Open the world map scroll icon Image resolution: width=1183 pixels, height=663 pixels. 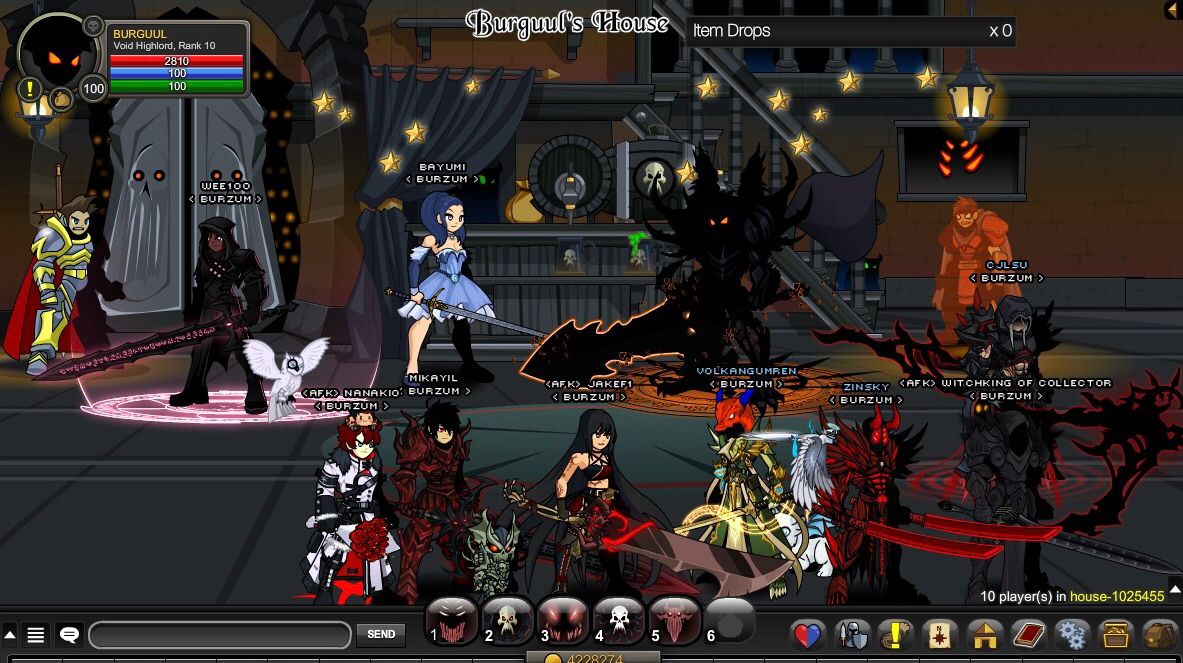coord(941,635)
